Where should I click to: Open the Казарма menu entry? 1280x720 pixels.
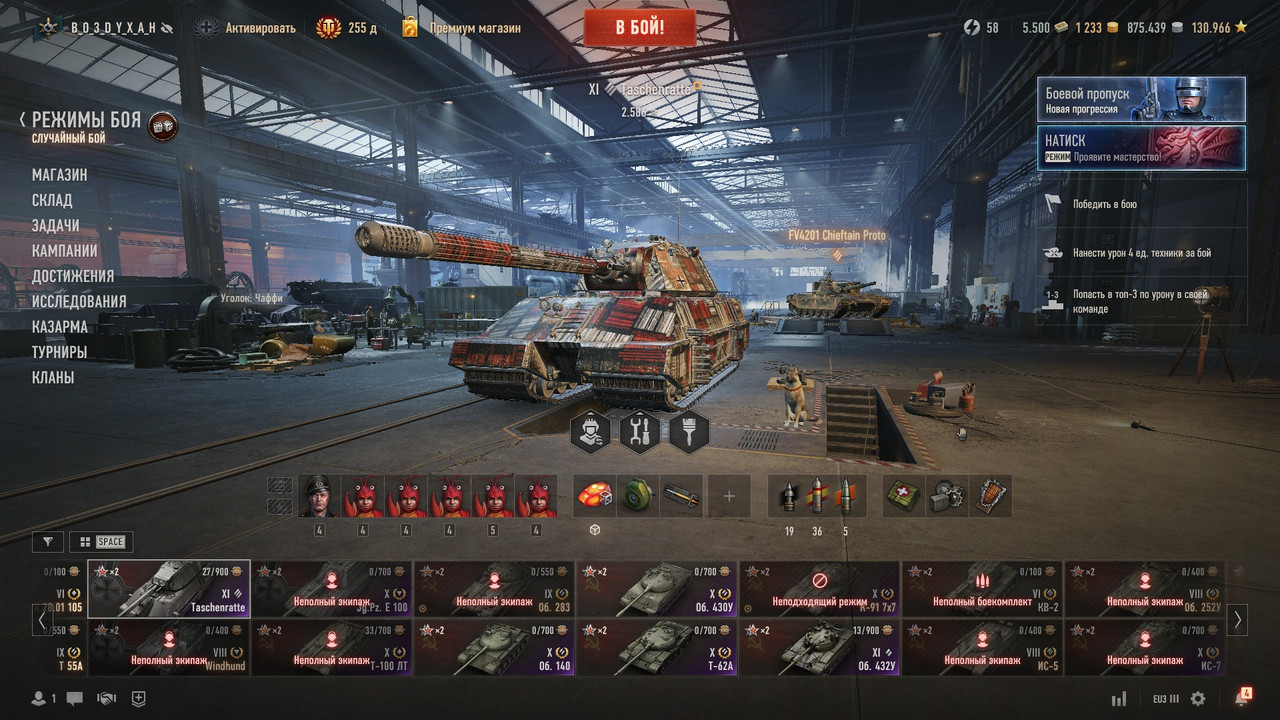coord(59,327)
